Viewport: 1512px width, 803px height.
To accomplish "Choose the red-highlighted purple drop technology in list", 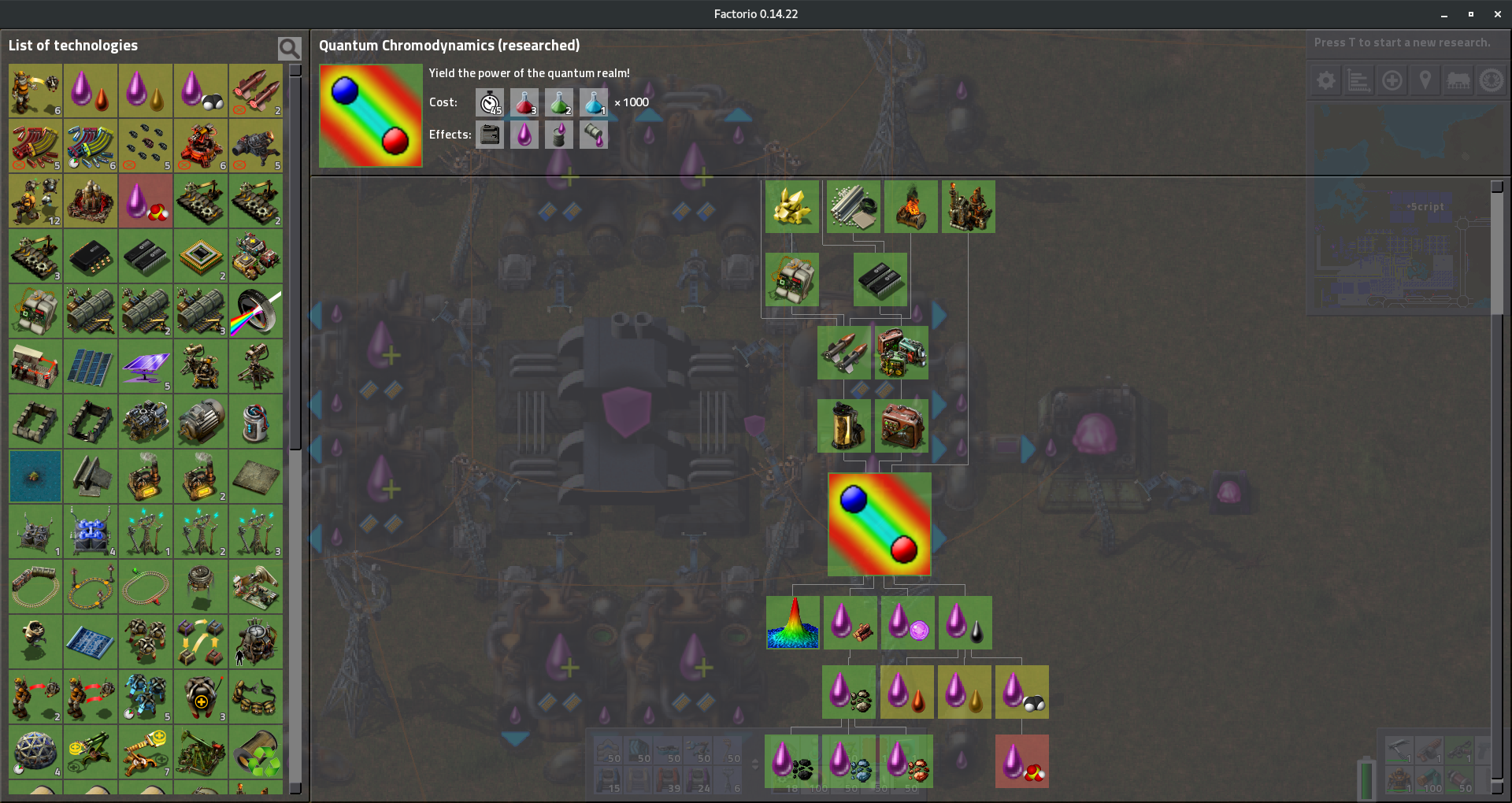I will coord(146,202).
